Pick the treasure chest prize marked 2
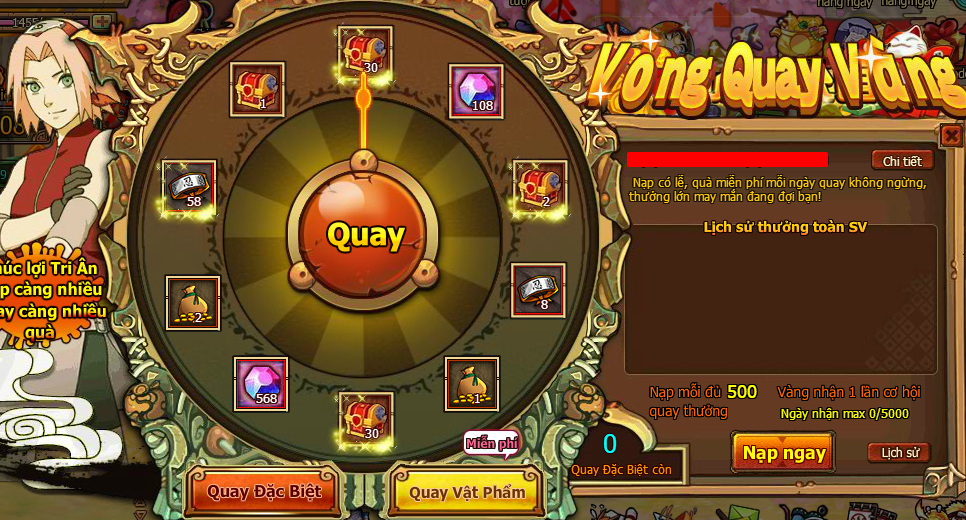 click(539, 186)
